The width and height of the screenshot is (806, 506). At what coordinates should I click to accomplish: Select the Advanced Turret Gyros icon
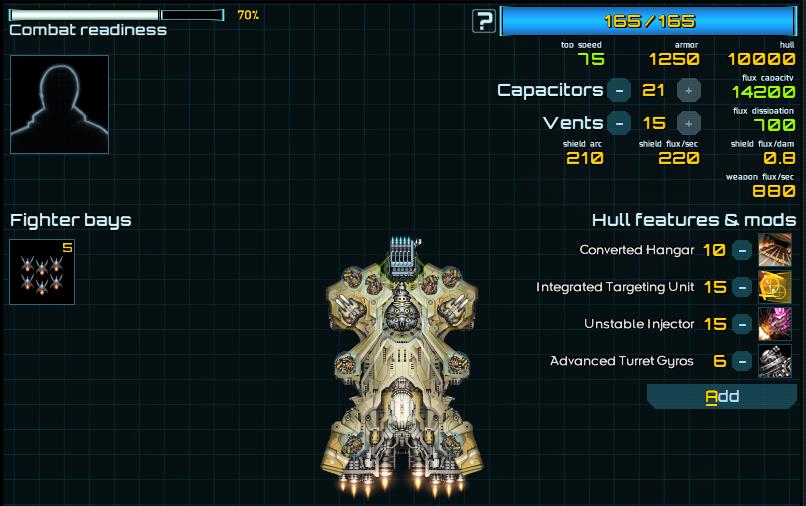tap(775, 361)
